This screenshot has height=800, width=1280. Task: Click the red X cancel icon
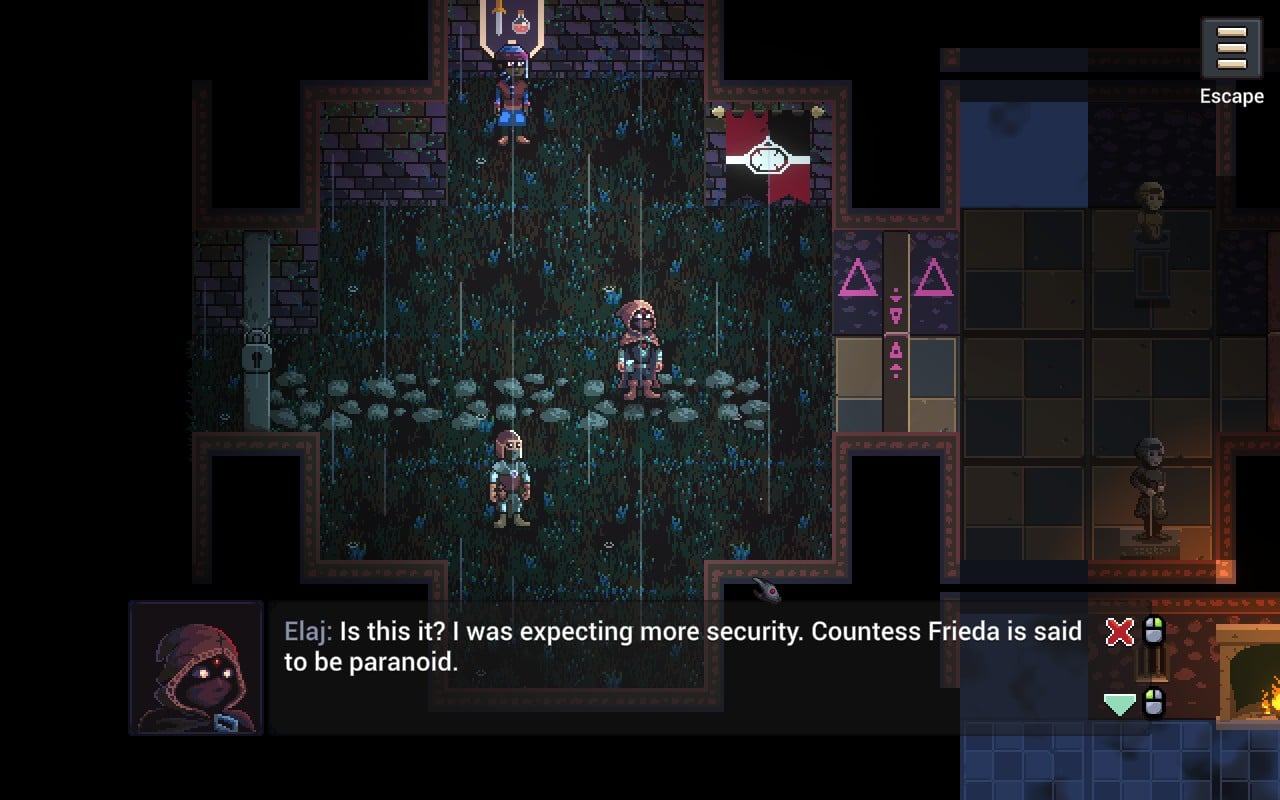[1118, 632]
